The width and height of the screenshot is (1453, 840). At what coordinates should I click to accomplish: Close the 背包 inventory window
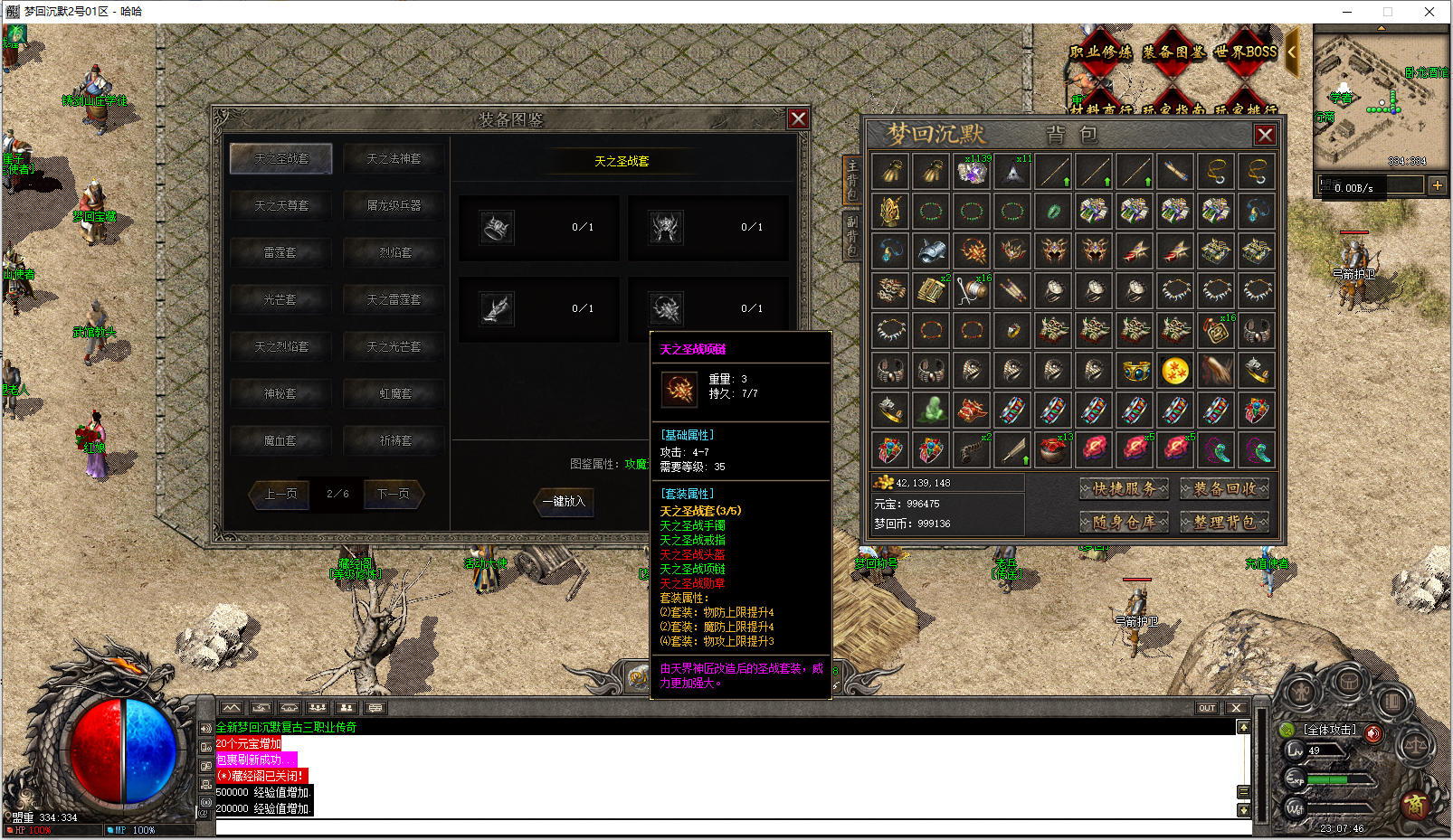[x=1264, y=135]
